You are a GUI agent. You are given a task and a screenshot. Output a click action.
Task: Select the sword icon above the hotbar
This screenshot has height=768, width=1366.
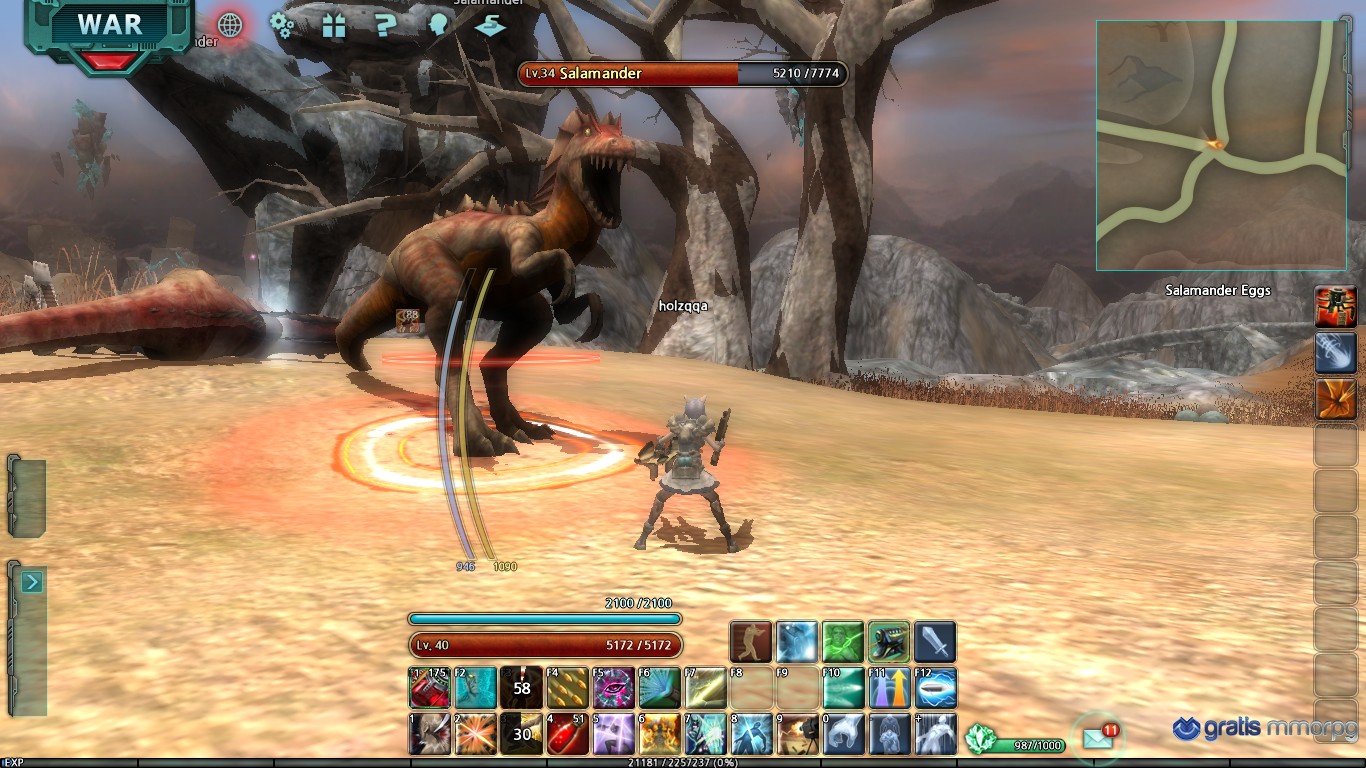pos(935,642)
